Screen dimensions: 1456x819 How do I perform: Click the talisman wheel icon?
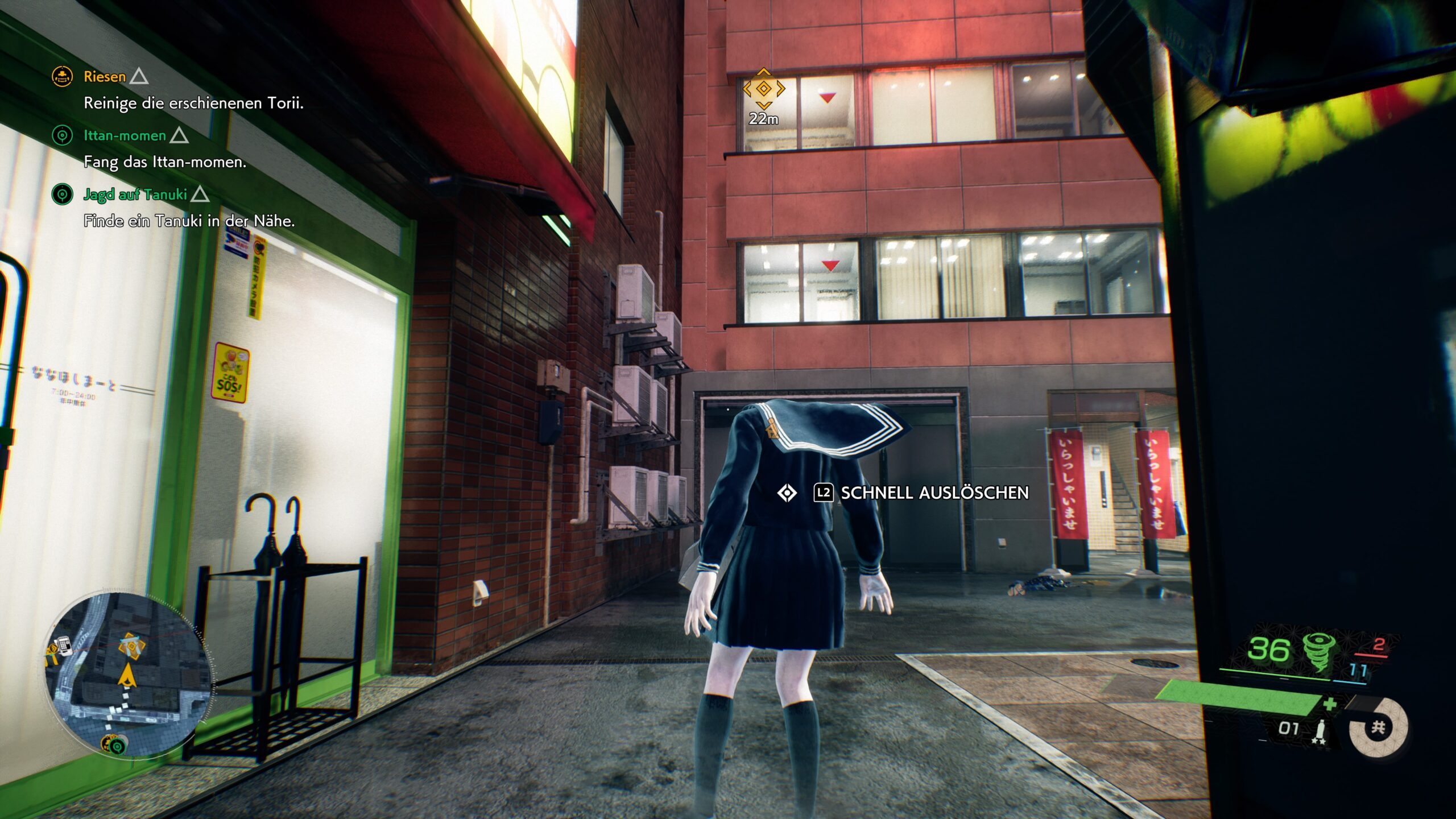(1379, 727)
